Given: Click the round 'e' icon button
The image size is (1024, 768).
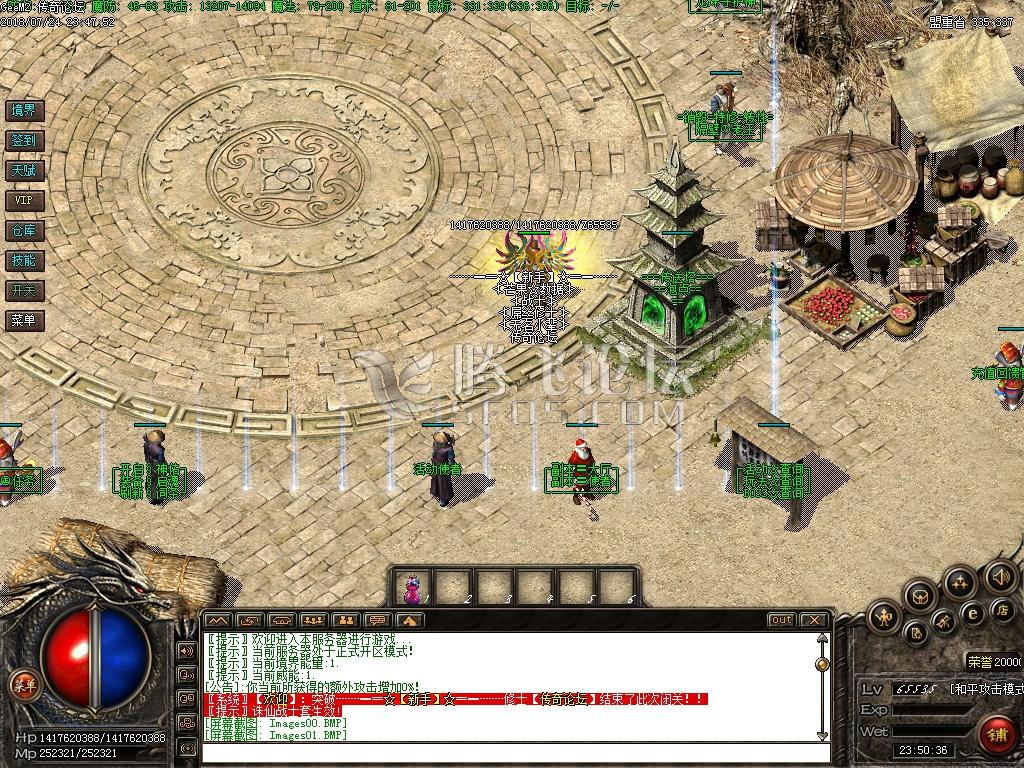Looking at the screenshot, I should (972, 613).
